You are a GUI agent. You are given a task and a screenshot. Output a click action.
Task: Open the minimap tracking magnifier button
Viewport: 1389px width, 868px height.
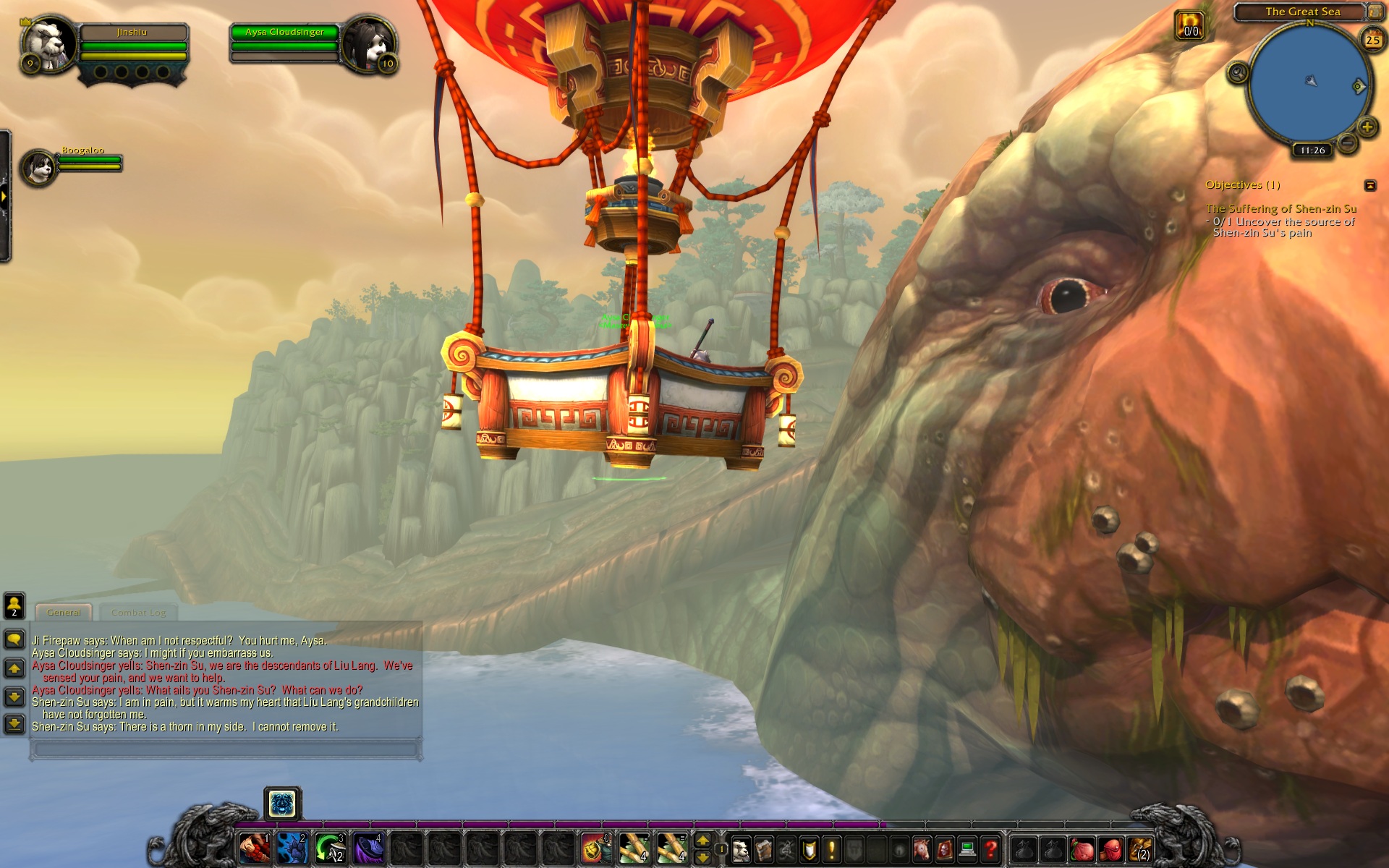pyautogui.click(x=1238, y=72)
